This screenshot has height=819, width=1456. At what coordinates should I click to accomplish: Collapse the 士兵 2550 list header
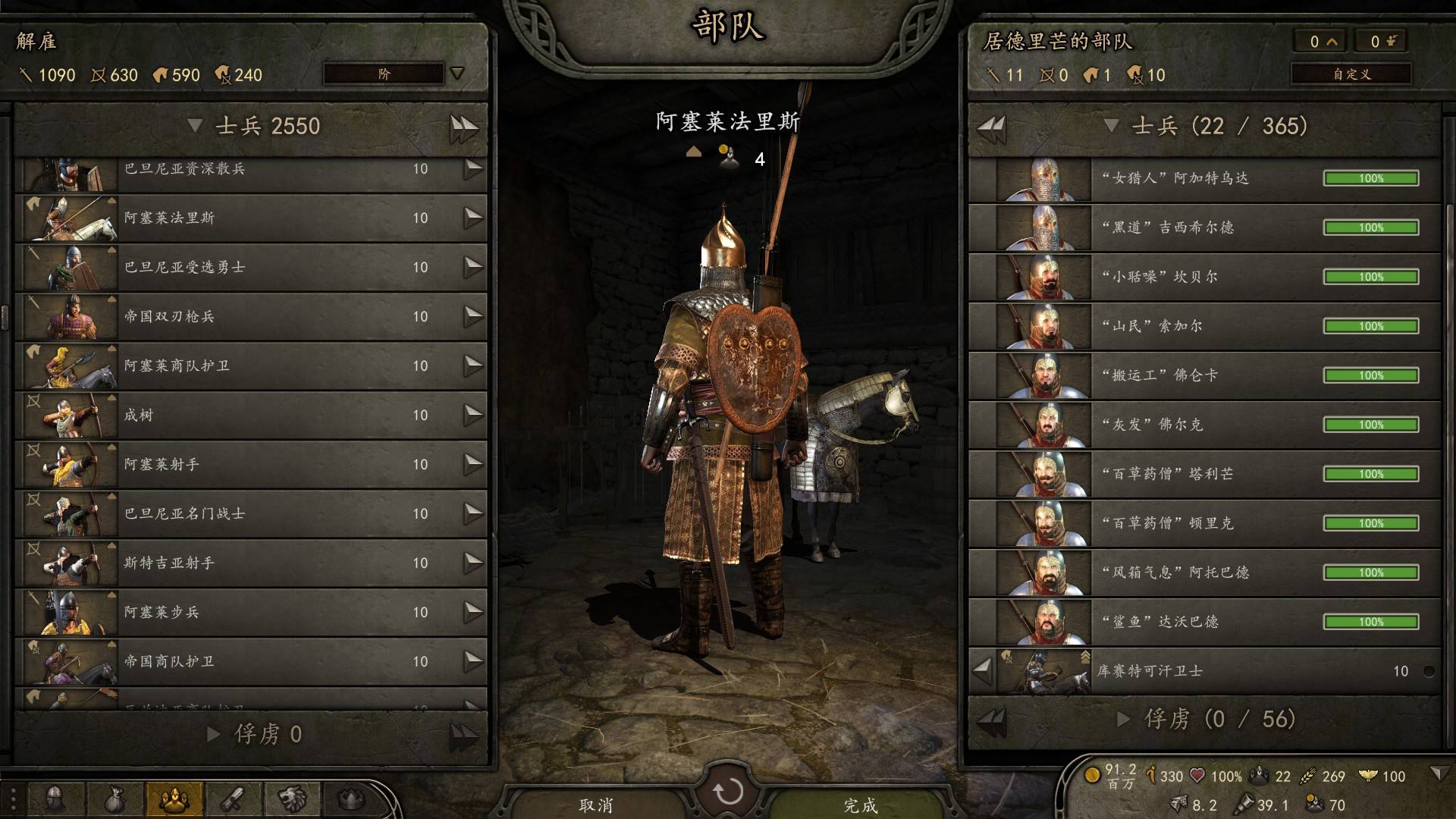pyautogui.click(x=195, y=126)
